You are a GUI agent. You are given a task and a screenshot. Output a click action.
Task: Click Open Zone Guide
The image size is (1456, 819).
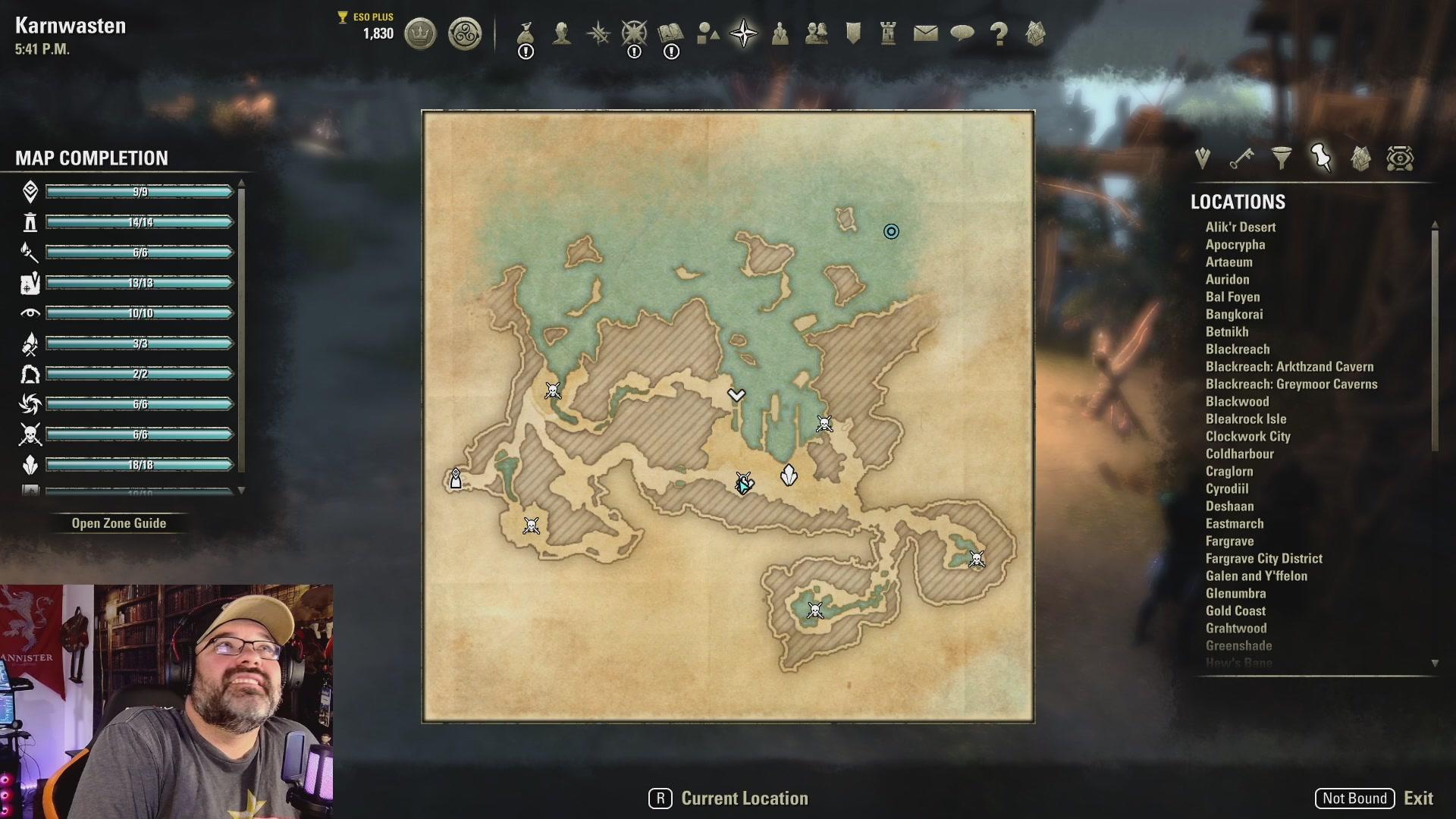pyautogui.click(x=119, y=522)
